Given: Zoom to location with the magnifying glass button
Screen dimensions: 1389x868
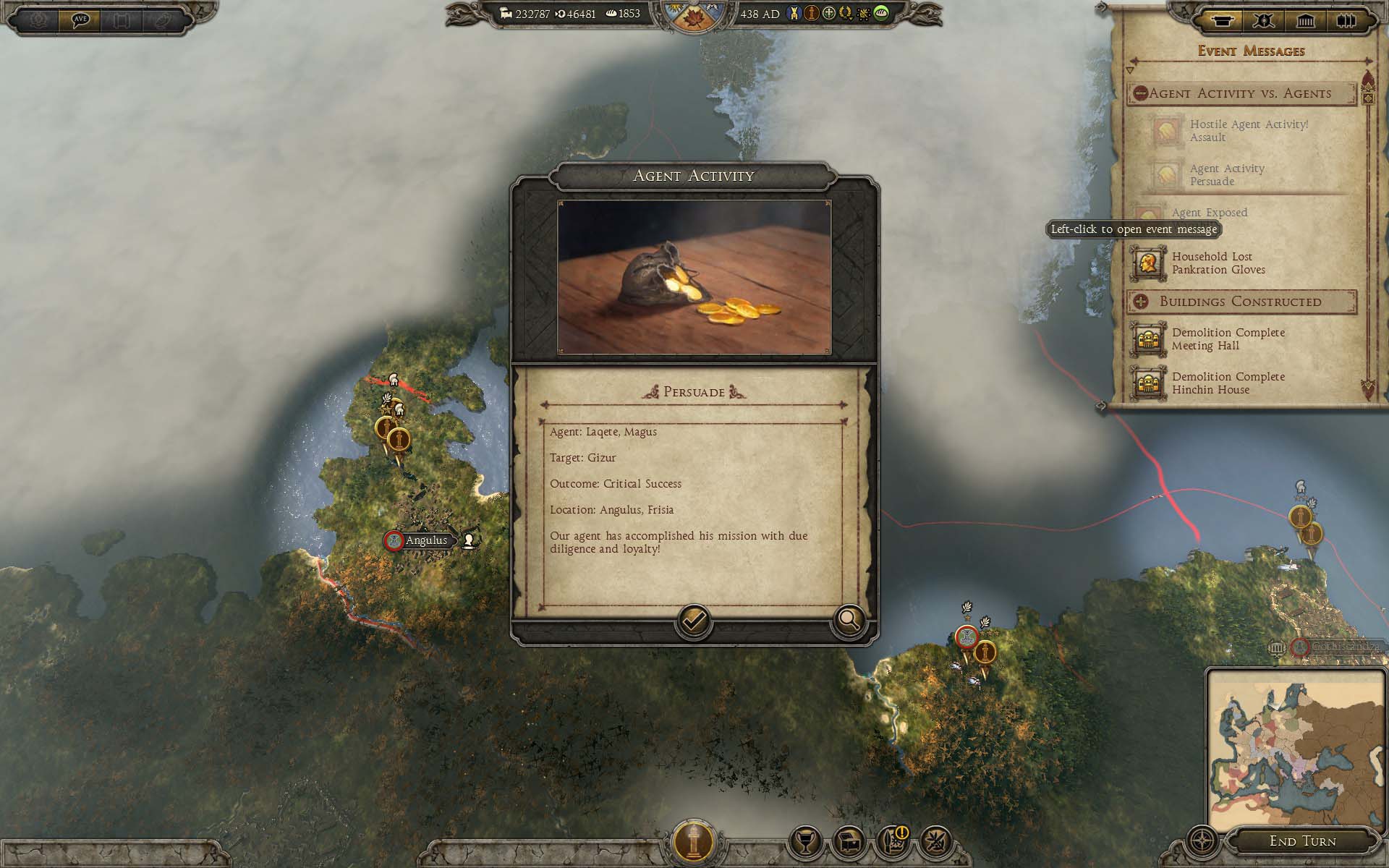Looking at the screenshot, I should [x=849, y=620].
